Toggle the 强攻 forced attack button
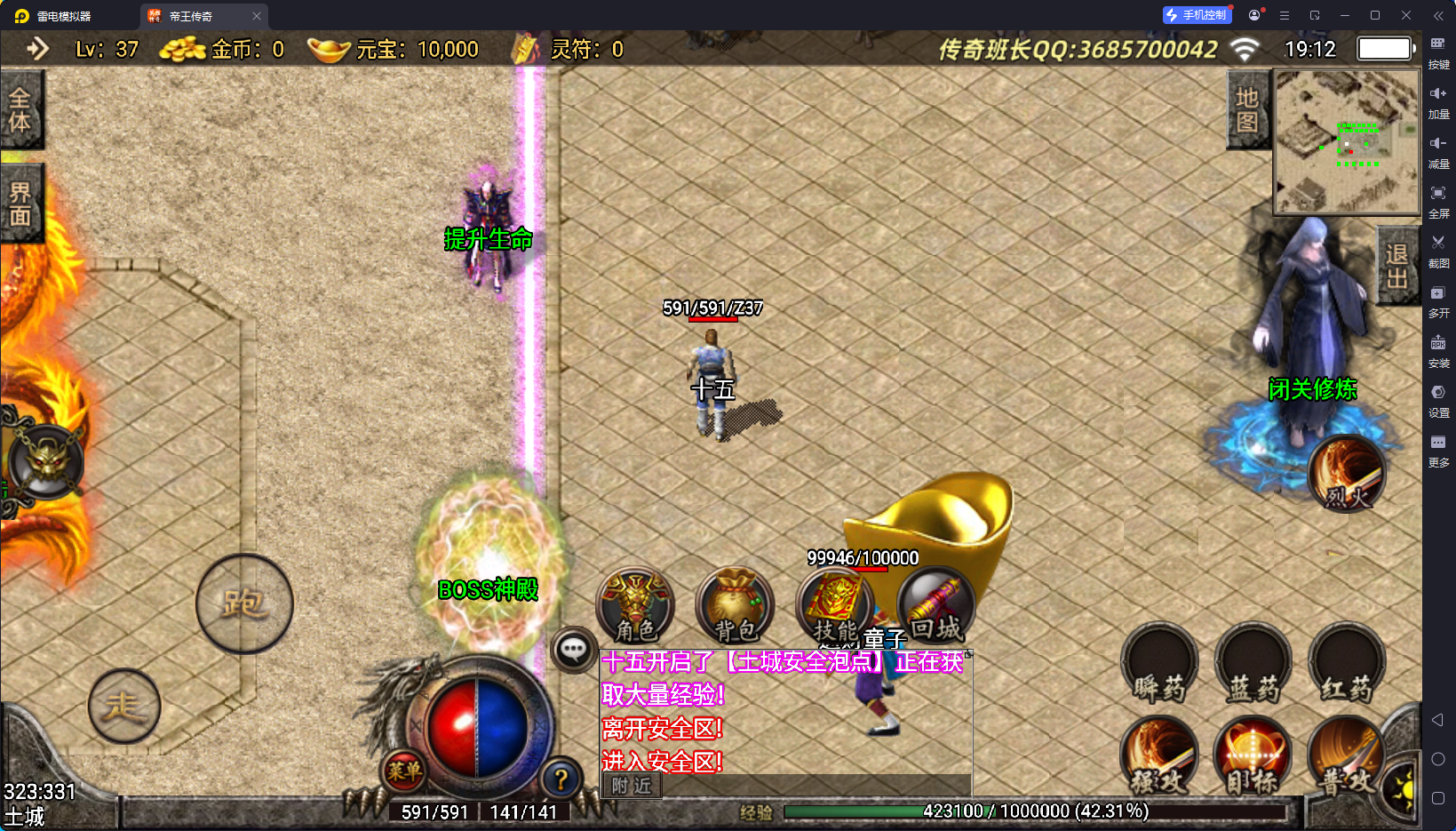Viewport: 1456px width, 831px height. [x=1159, y=756]
